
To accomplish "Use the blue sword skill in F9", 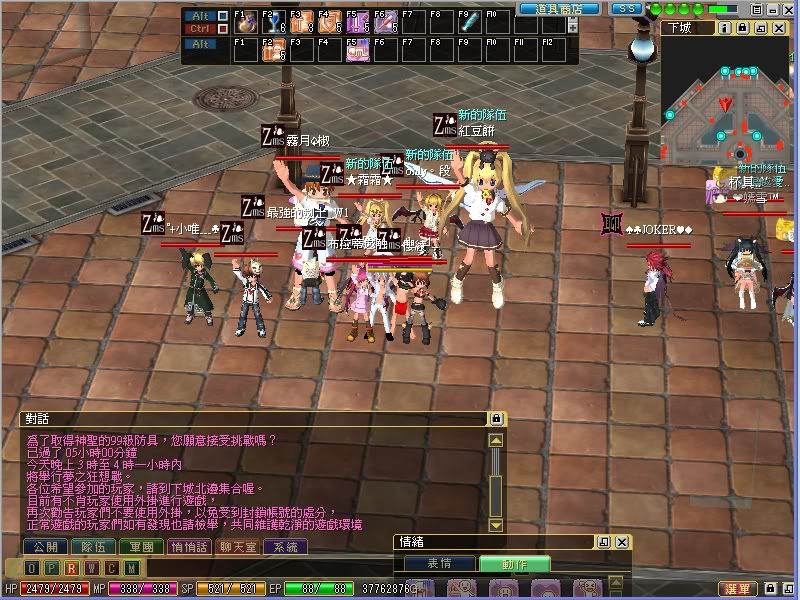I will pos(469,22).
